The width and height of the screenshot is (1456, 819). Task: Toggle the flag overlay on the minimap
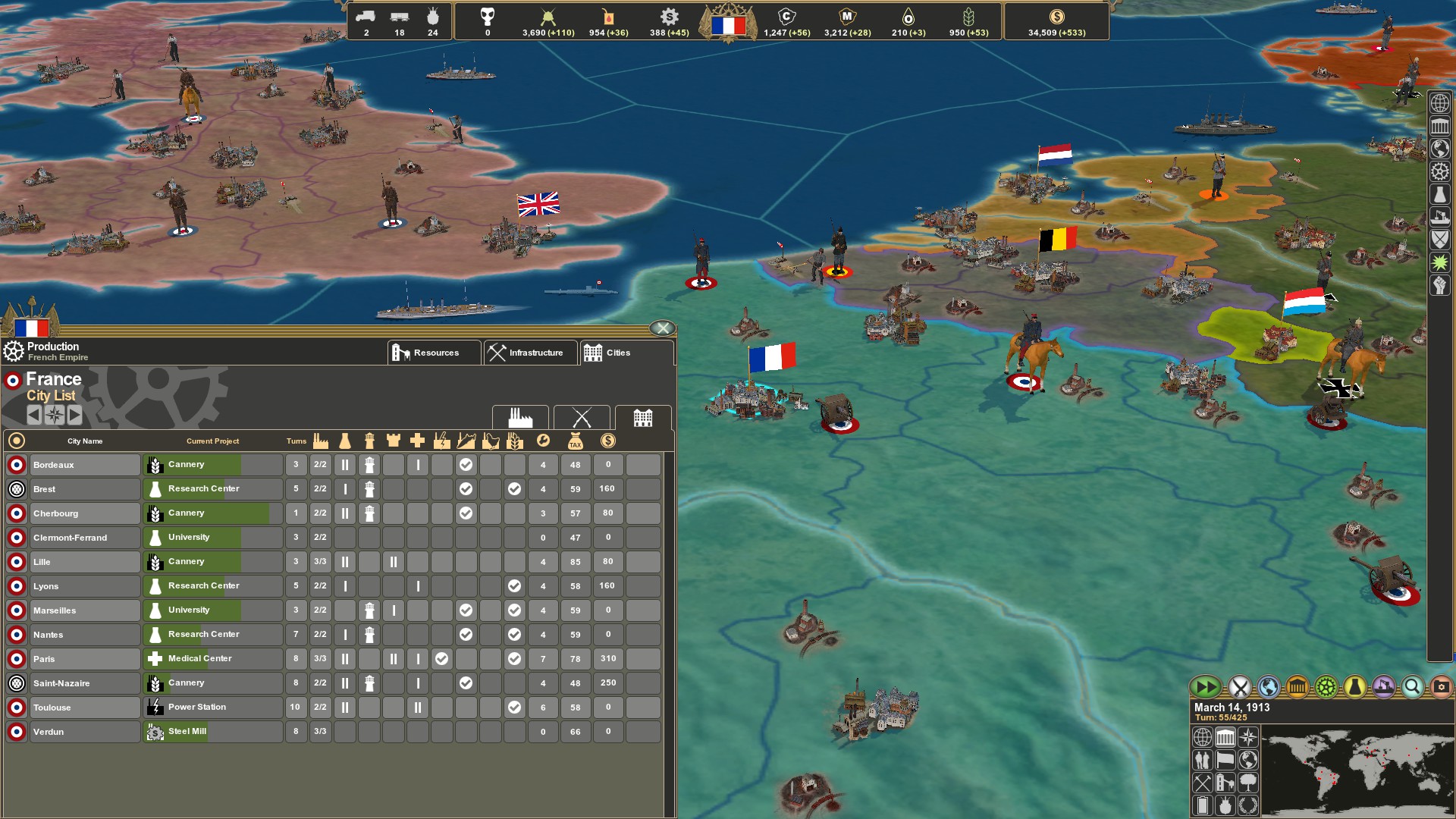point(1225,761)
